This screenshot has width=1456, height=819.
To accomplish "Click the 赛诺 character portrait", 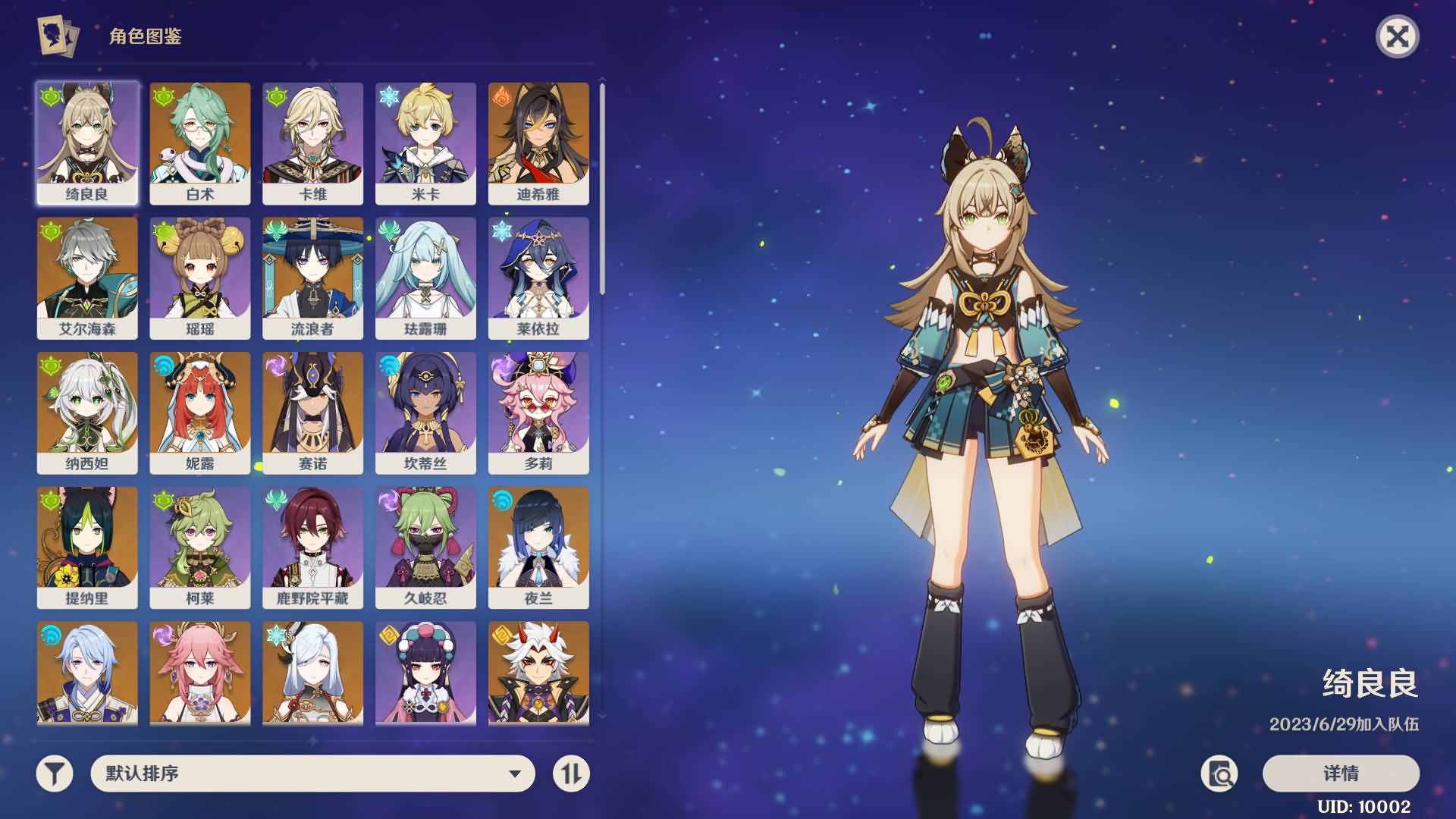I will coord(312,413).
